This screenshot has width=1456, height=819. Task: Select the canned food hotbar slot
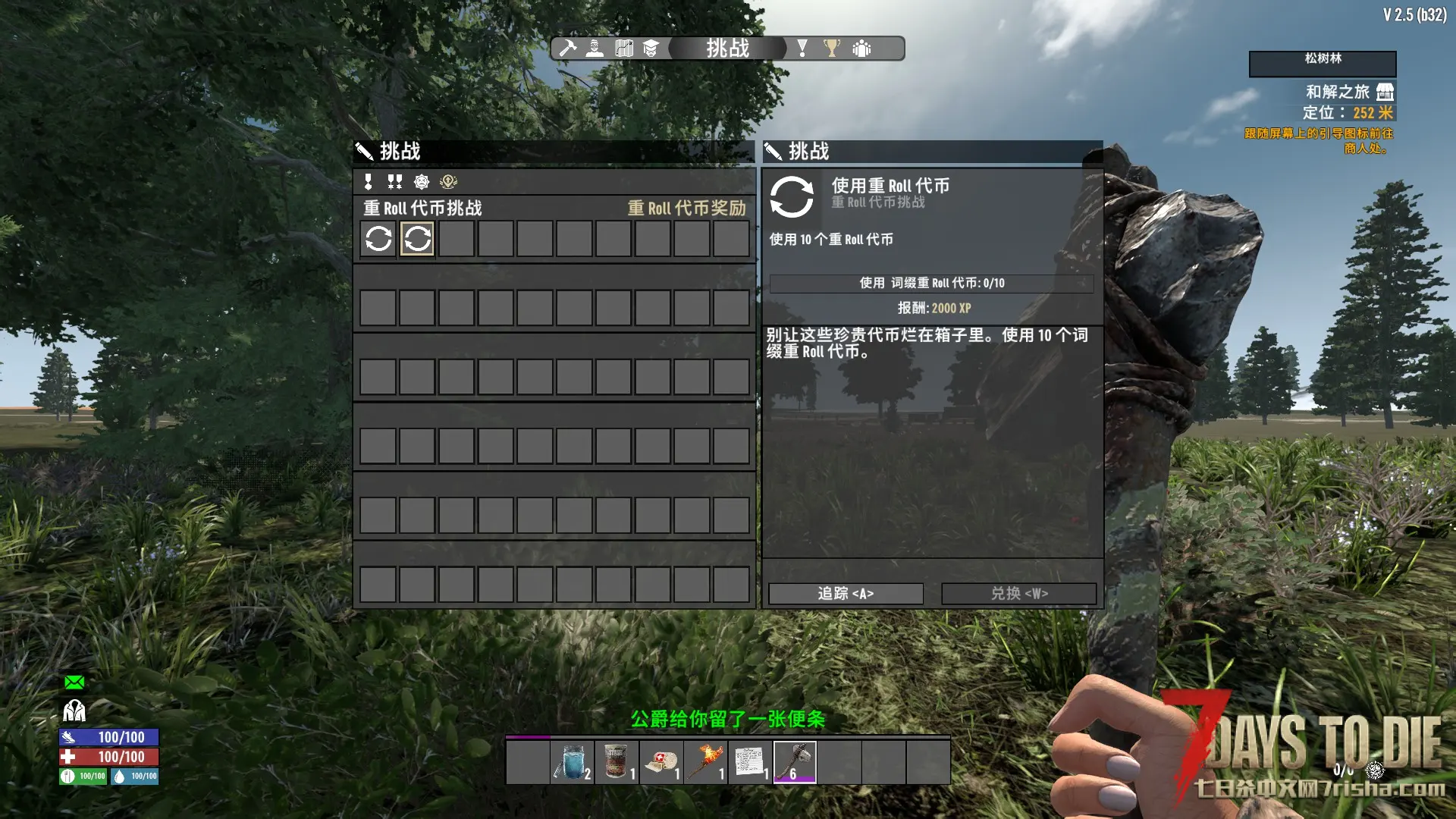[x=617, y=761]
